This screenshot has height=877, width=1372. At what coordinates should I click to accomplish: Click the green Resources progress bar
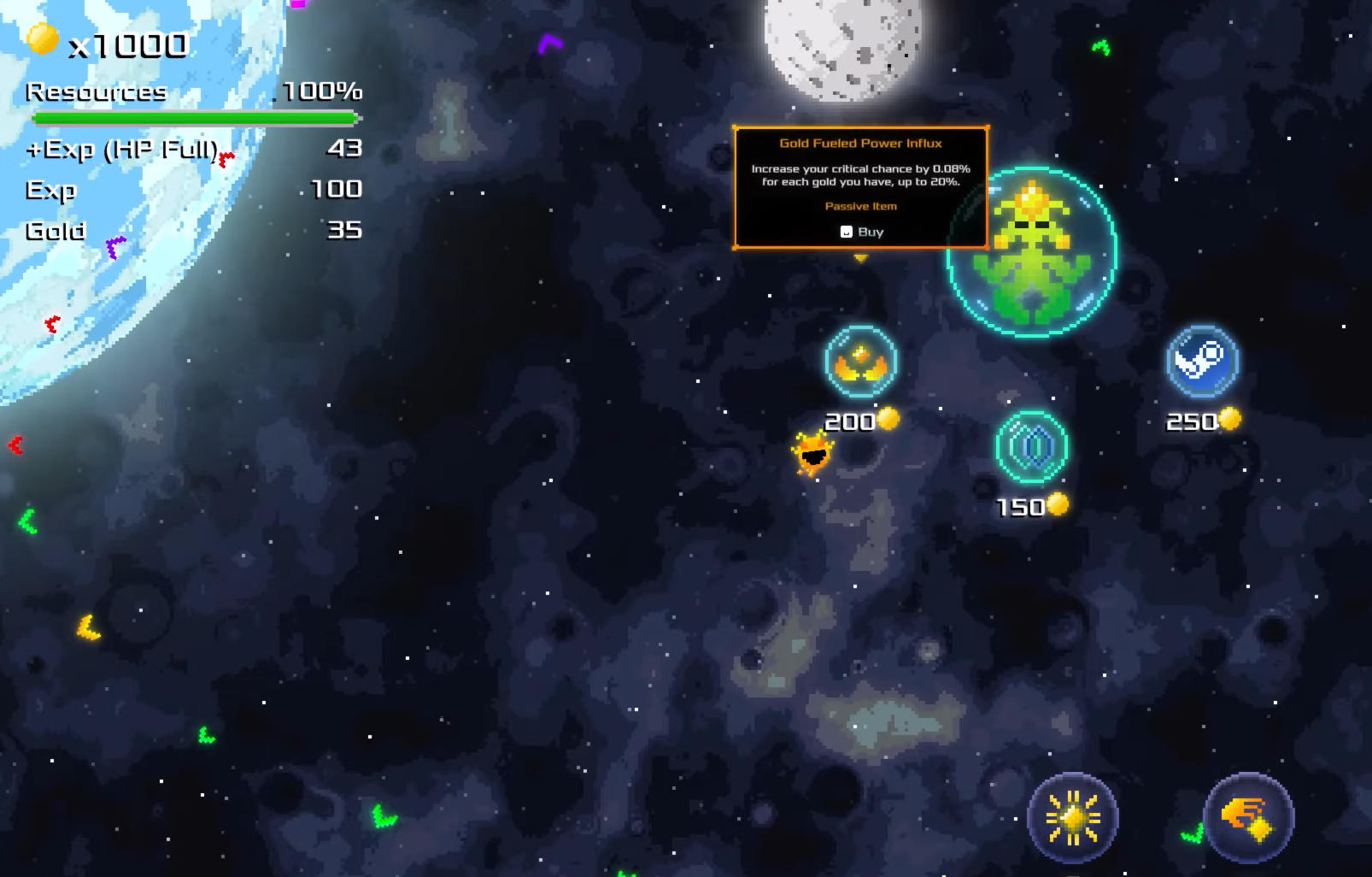point(192,117)
